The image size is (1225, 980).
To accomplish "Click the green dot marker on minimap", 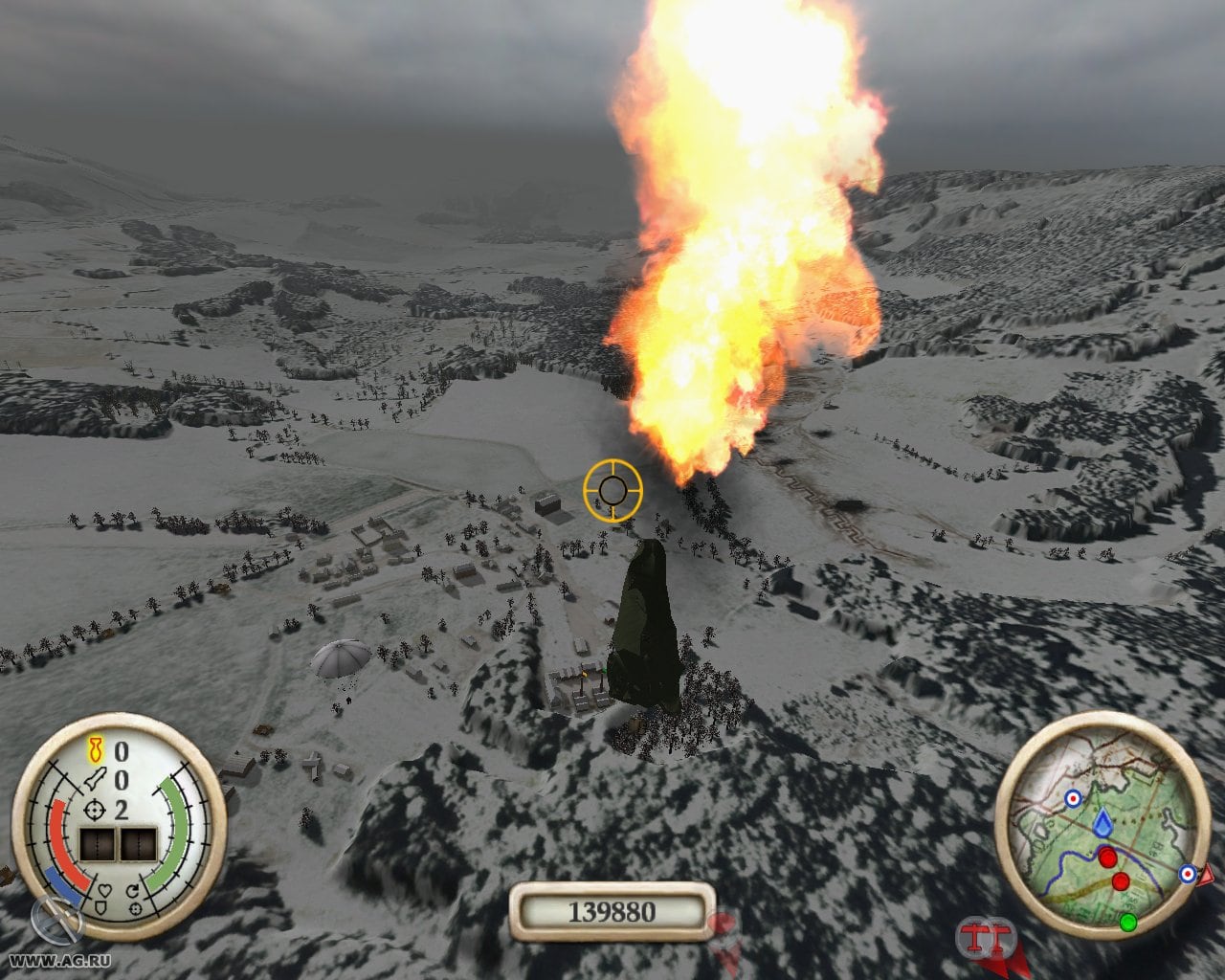I will (1128, 922).
